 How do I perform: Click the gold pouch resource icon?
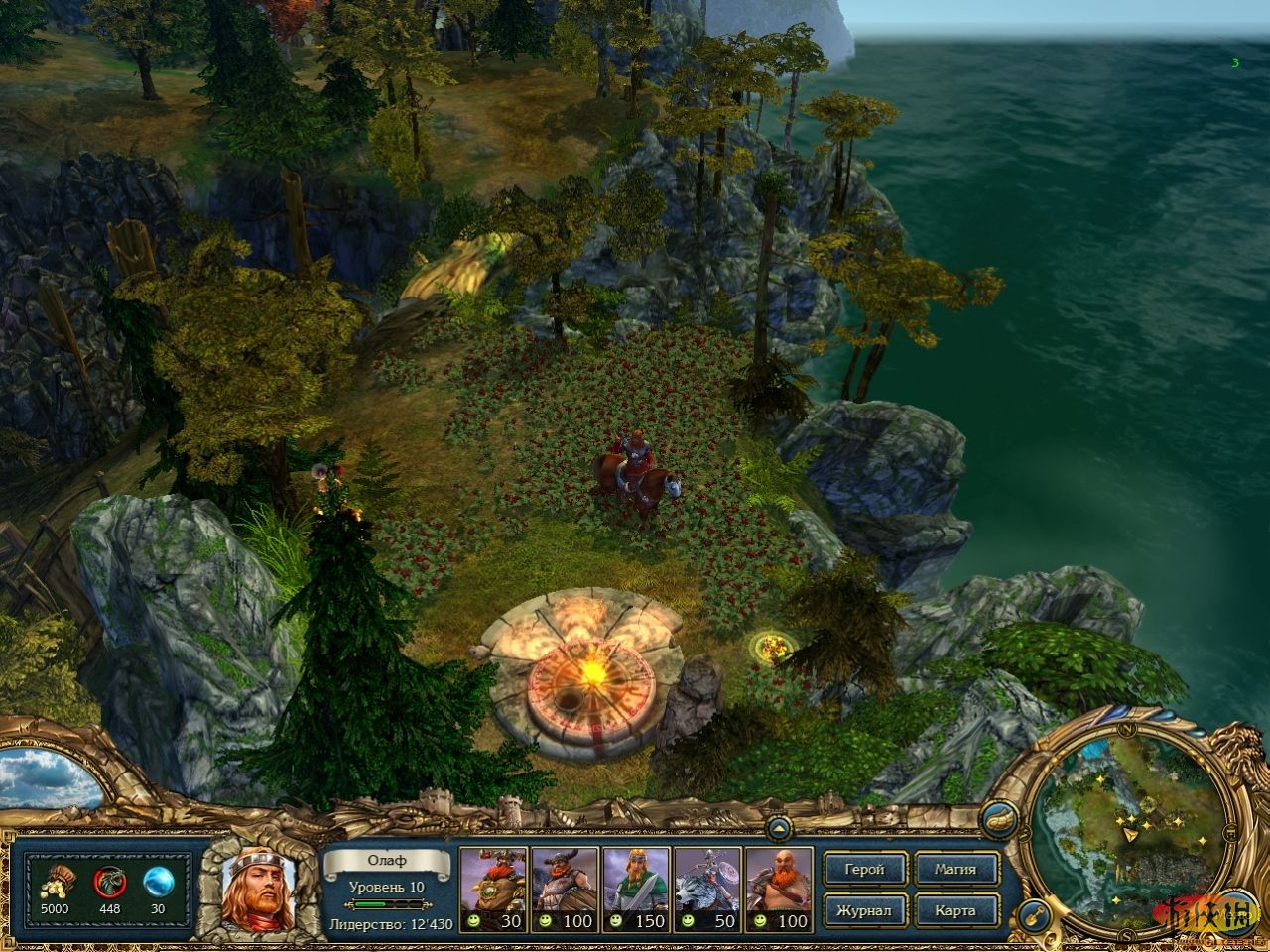(55, 880)
